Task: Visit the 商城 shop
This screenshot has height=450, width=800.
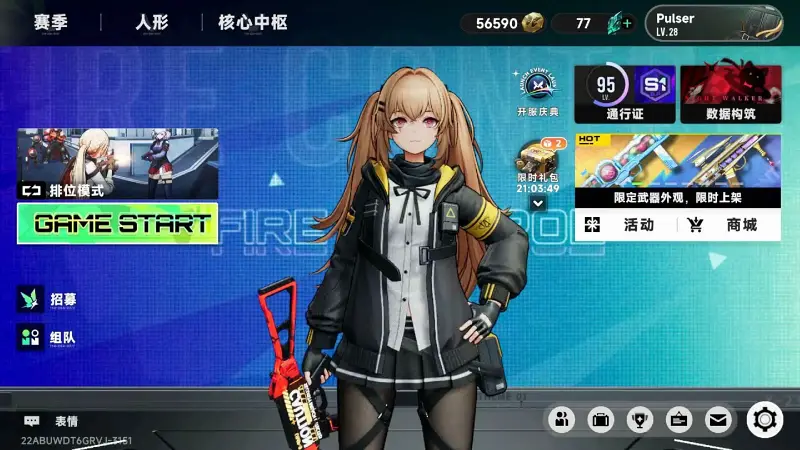Action: (x=728, y=225)
